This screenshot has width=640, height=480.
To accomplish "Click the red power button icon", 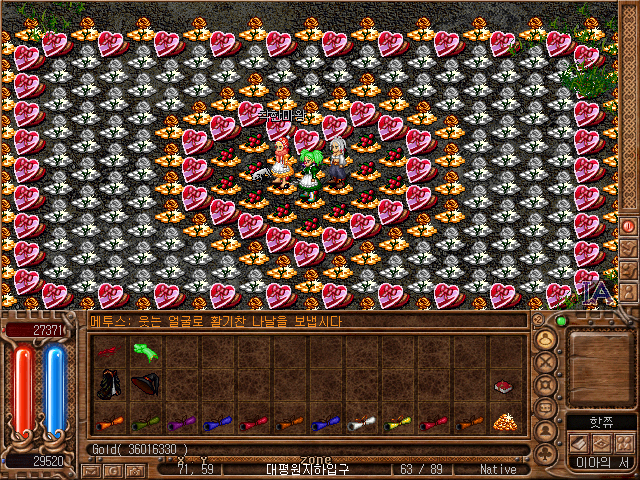I will (x=629, y=226).
